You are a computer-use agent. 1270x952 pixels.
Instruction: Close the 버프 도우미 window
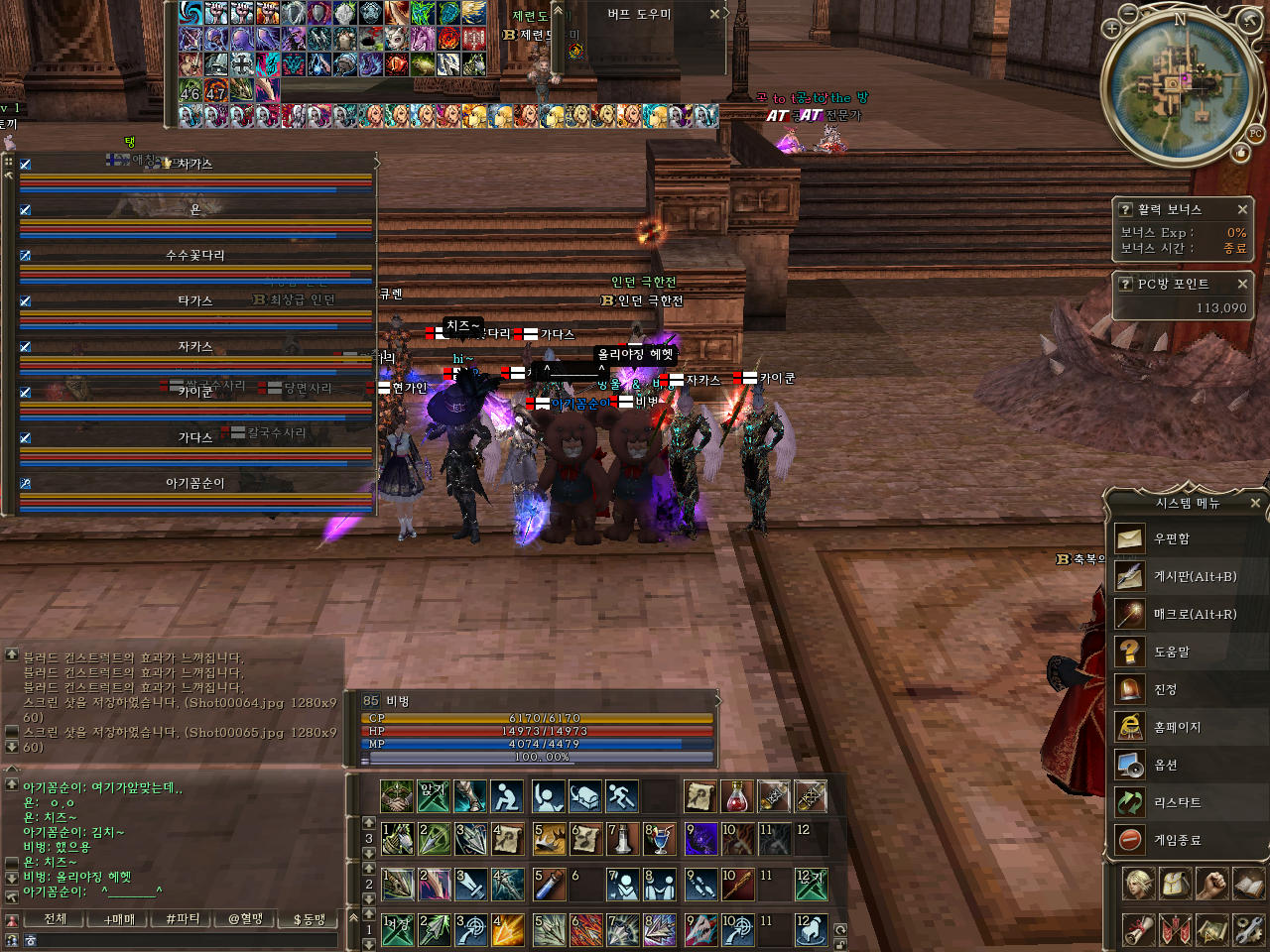714,14
